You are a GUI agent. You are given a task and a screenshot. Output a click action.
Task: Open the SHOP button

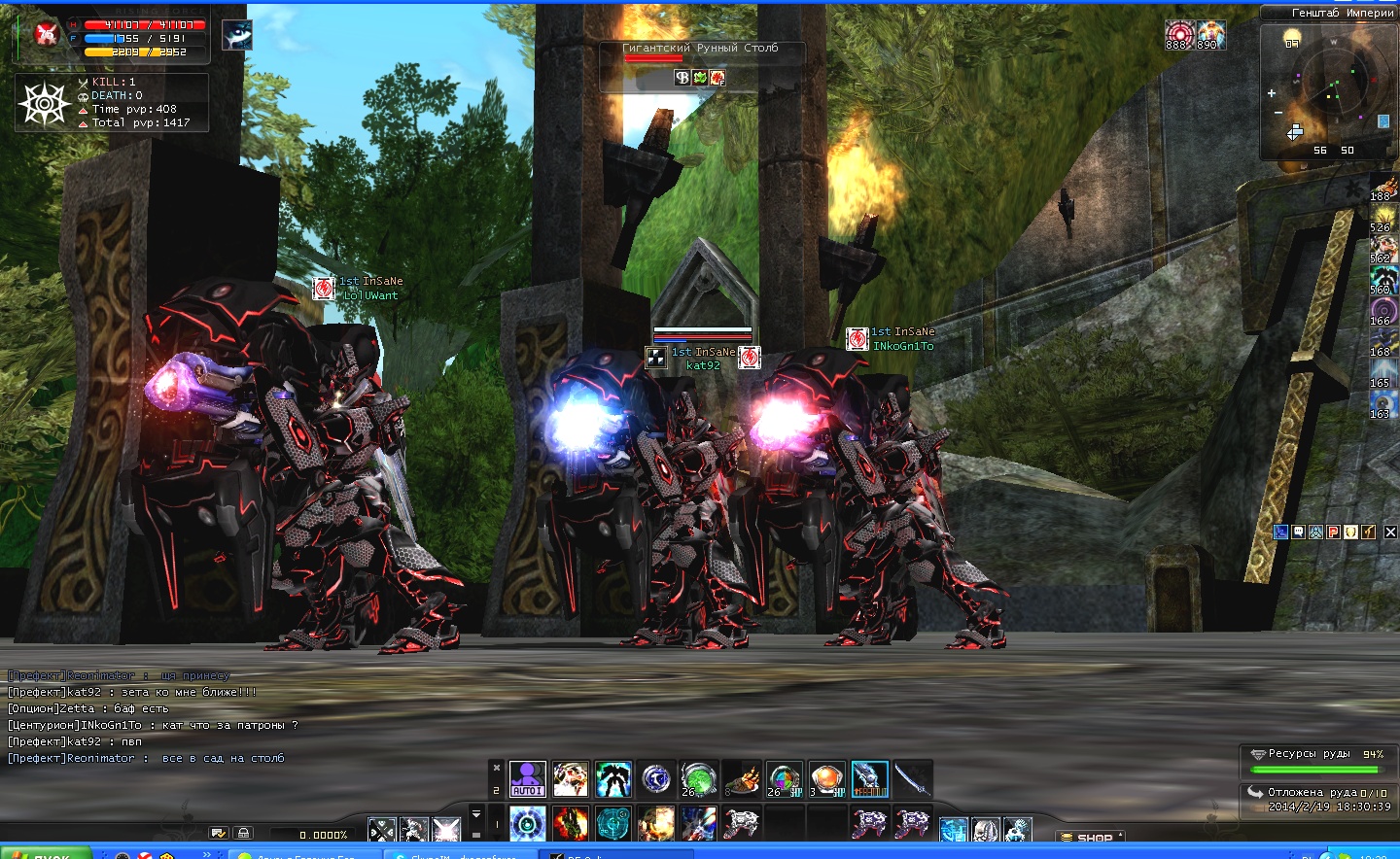coord(1090,837)
